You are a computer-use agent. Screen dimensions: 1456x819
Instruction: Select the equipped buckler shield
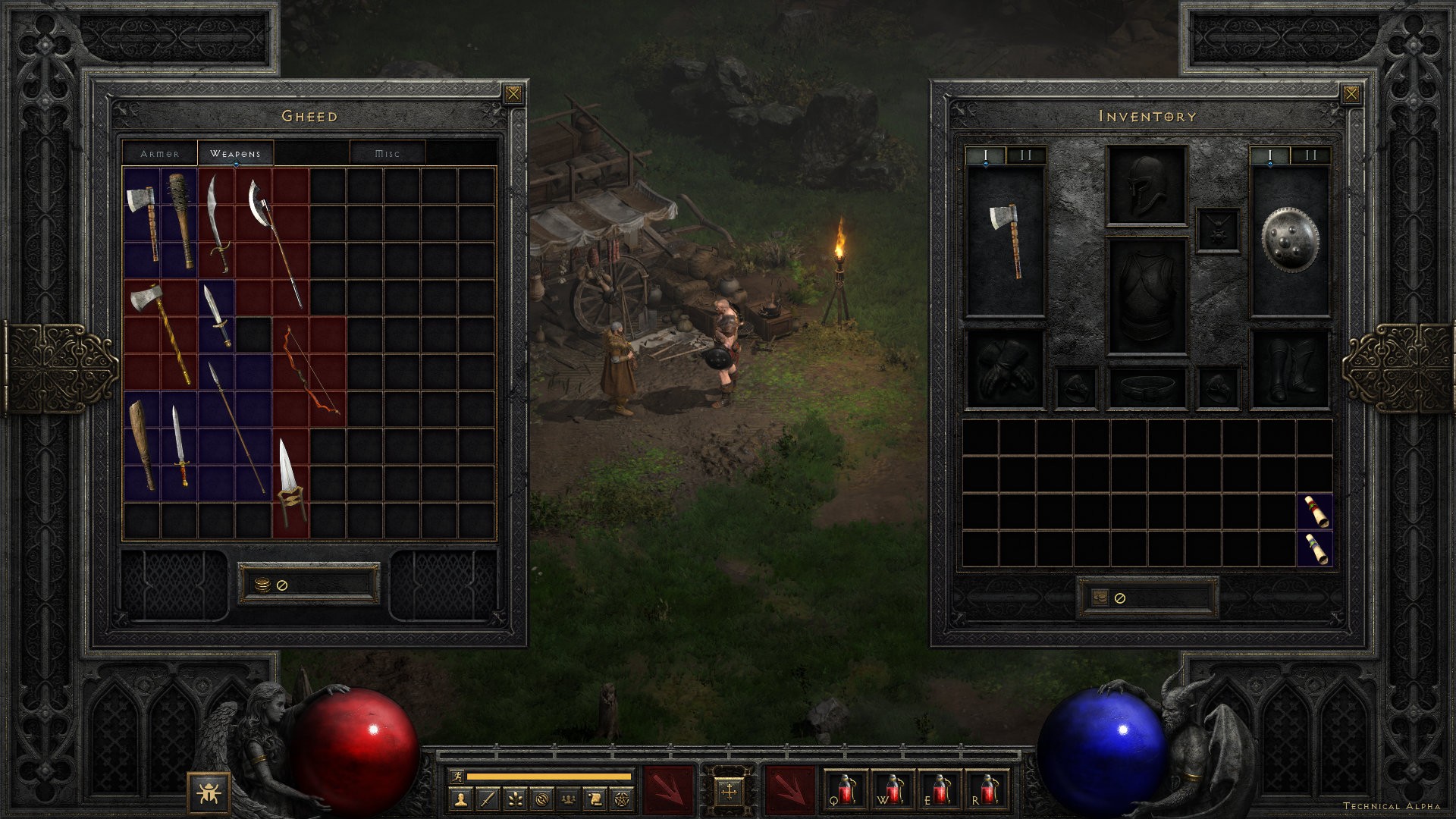pyautogui.click(x=1289, y=240)
